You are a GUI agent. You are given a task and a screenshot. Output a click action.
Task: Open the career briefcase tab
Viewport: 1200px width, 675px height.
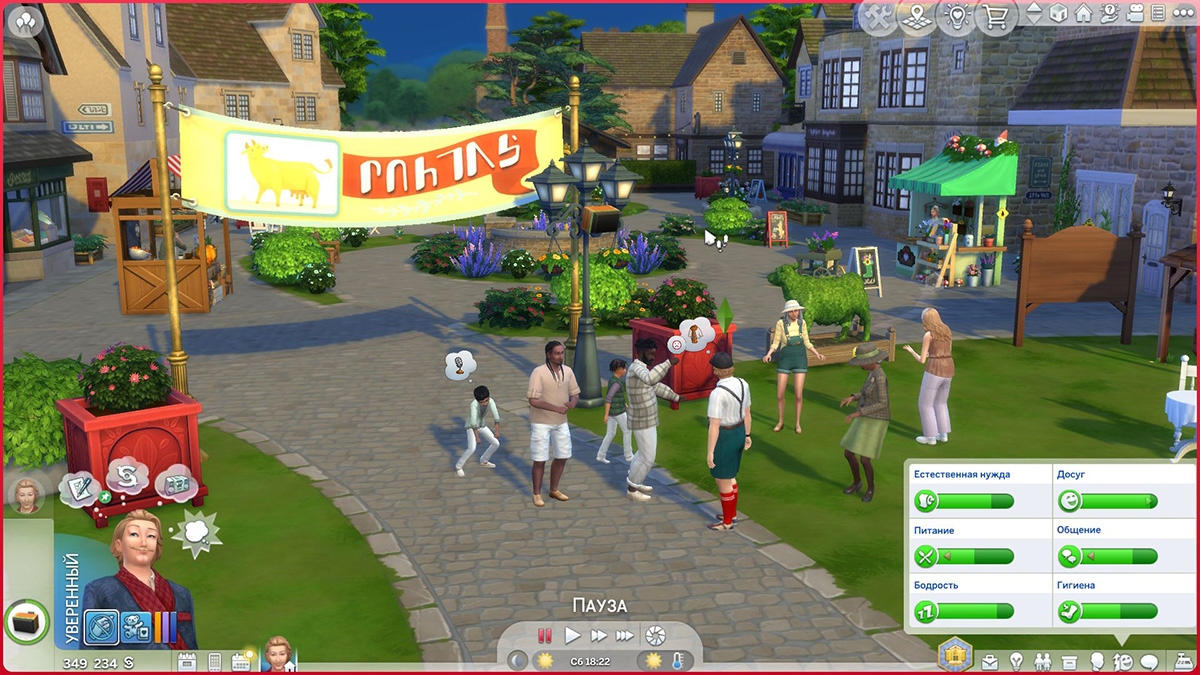990,661
